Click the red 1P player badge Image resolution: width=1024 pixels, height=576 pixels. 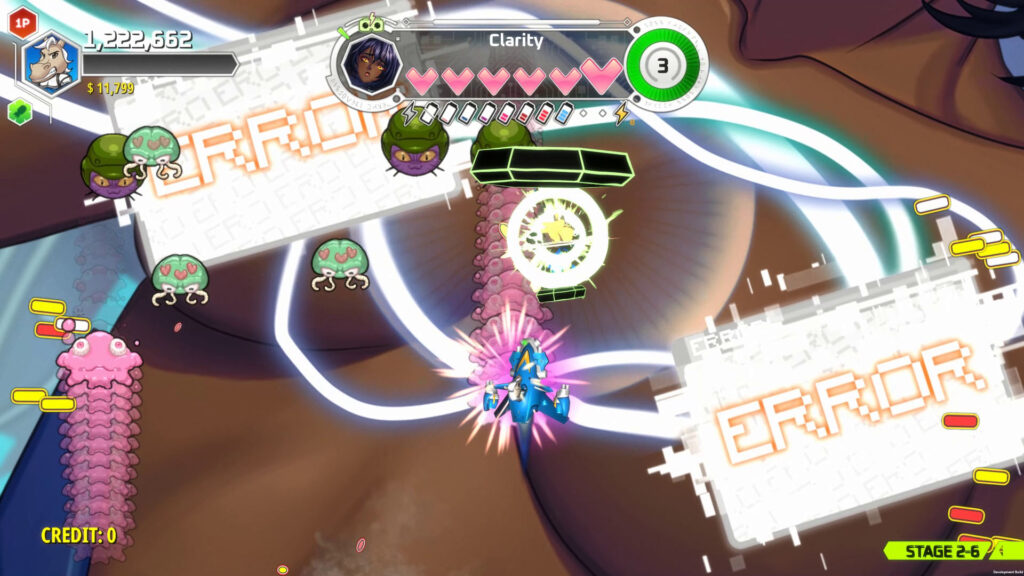tap(21, 20)
